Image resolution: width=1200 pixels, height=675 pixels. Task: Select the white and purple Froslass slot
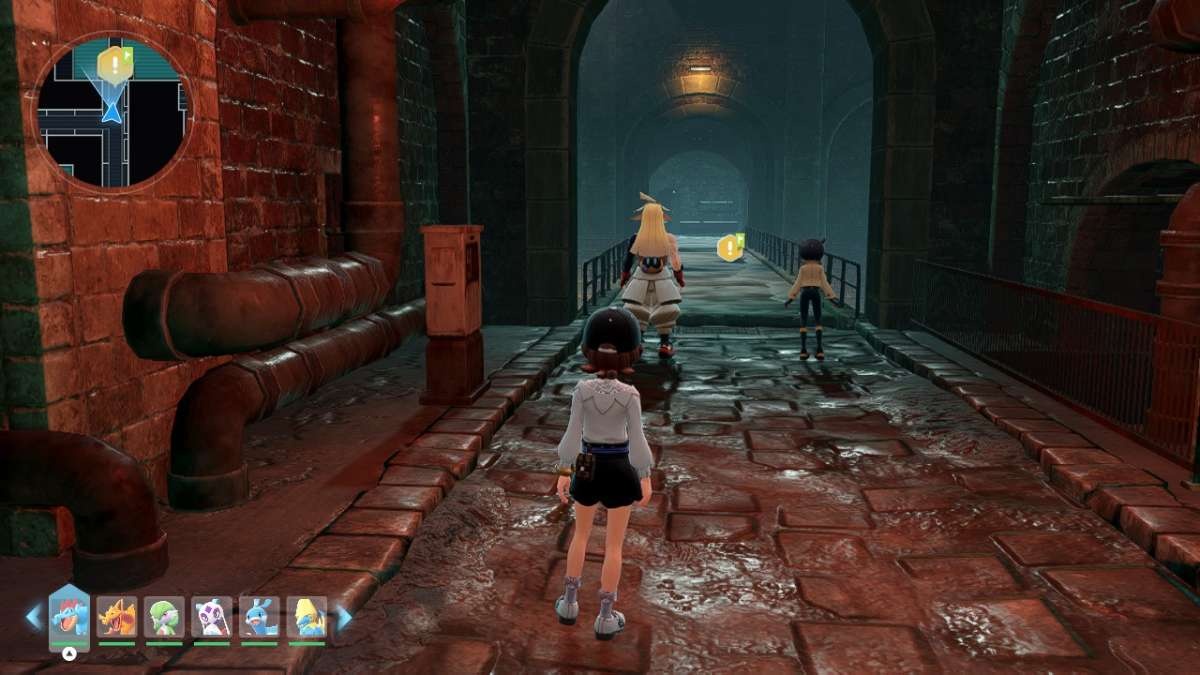(x=212, y=617)
